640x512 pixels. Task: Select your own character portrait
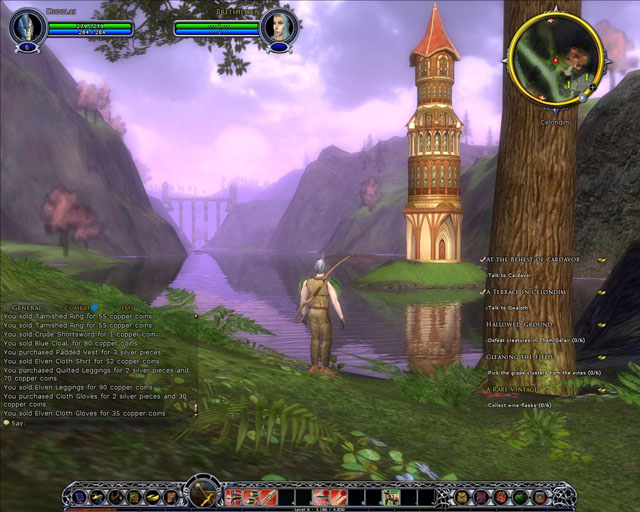tap(27, 26)
